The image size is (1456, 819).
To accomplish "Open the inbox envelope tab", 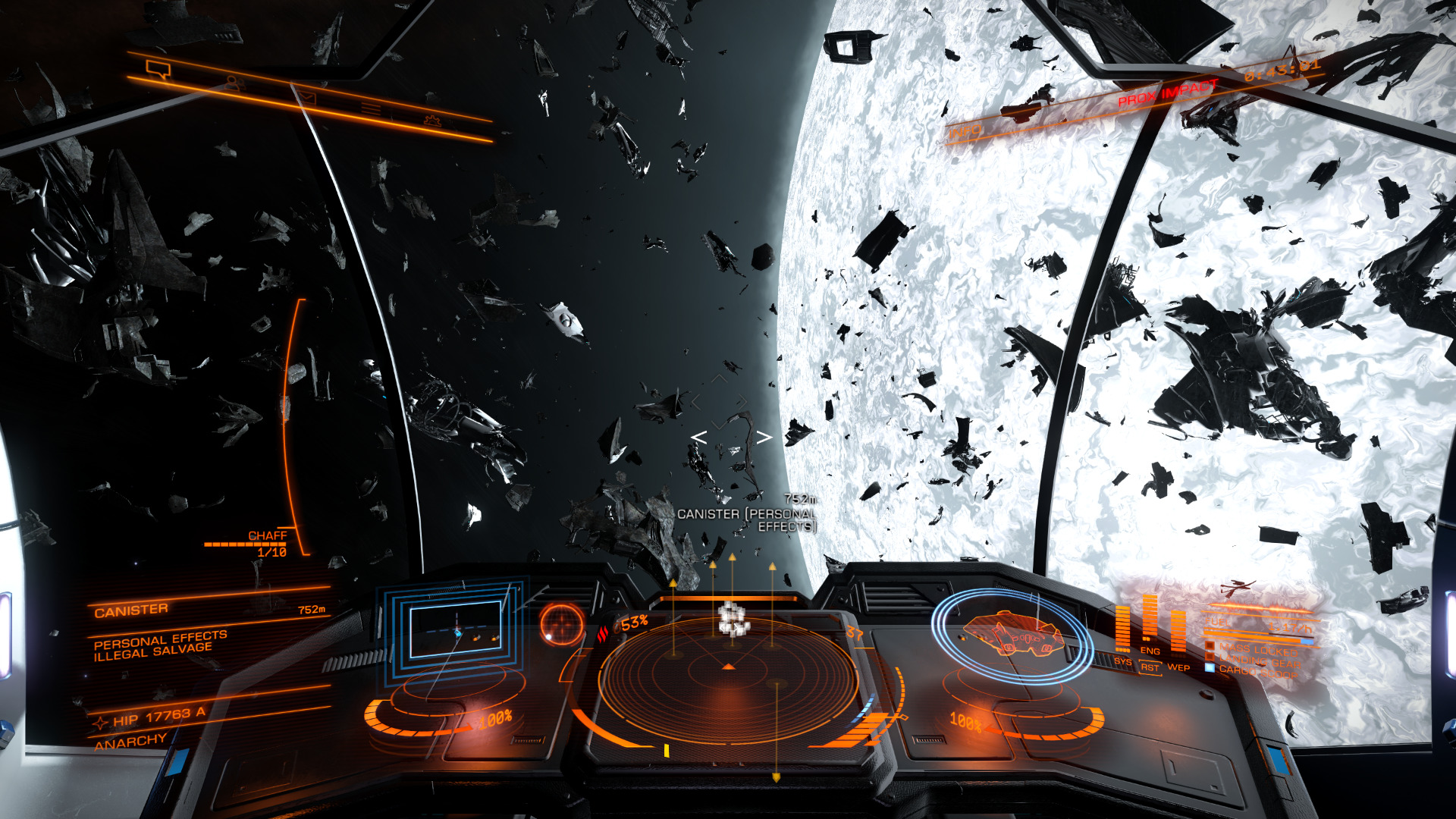I will click(x=305, y=96).
